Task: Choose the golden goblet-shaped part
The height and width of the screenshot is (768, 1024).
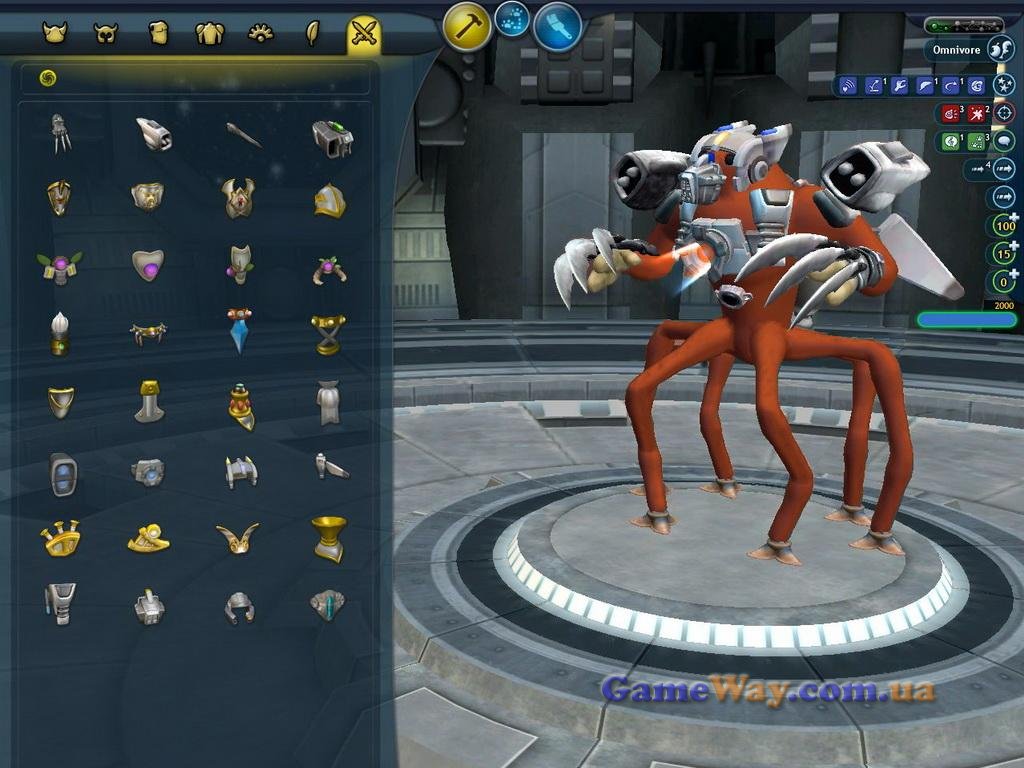Action: (327, 537)
